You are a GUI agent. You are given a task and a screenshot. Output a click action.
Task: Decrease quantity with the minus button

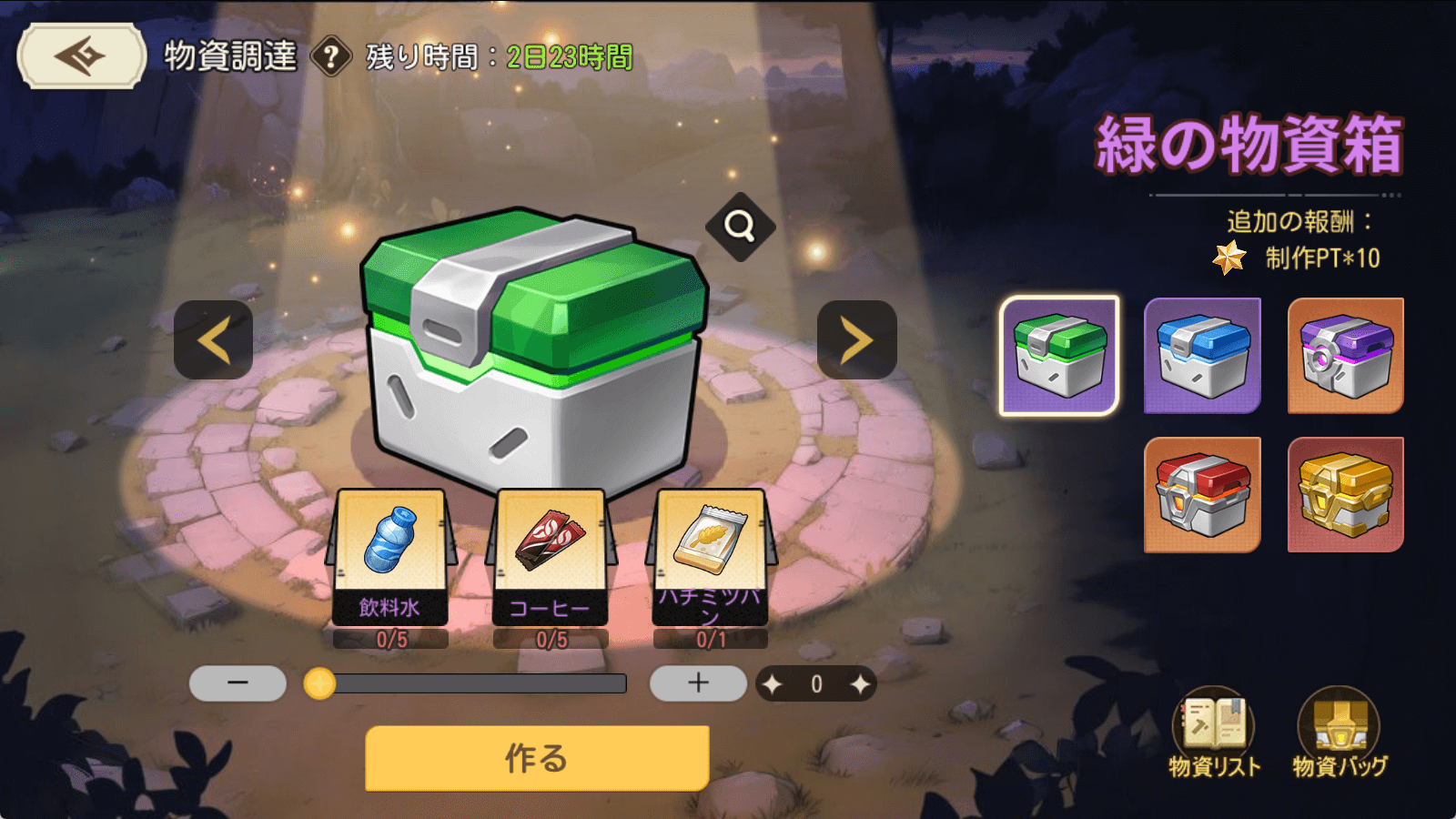click(238, 683)
